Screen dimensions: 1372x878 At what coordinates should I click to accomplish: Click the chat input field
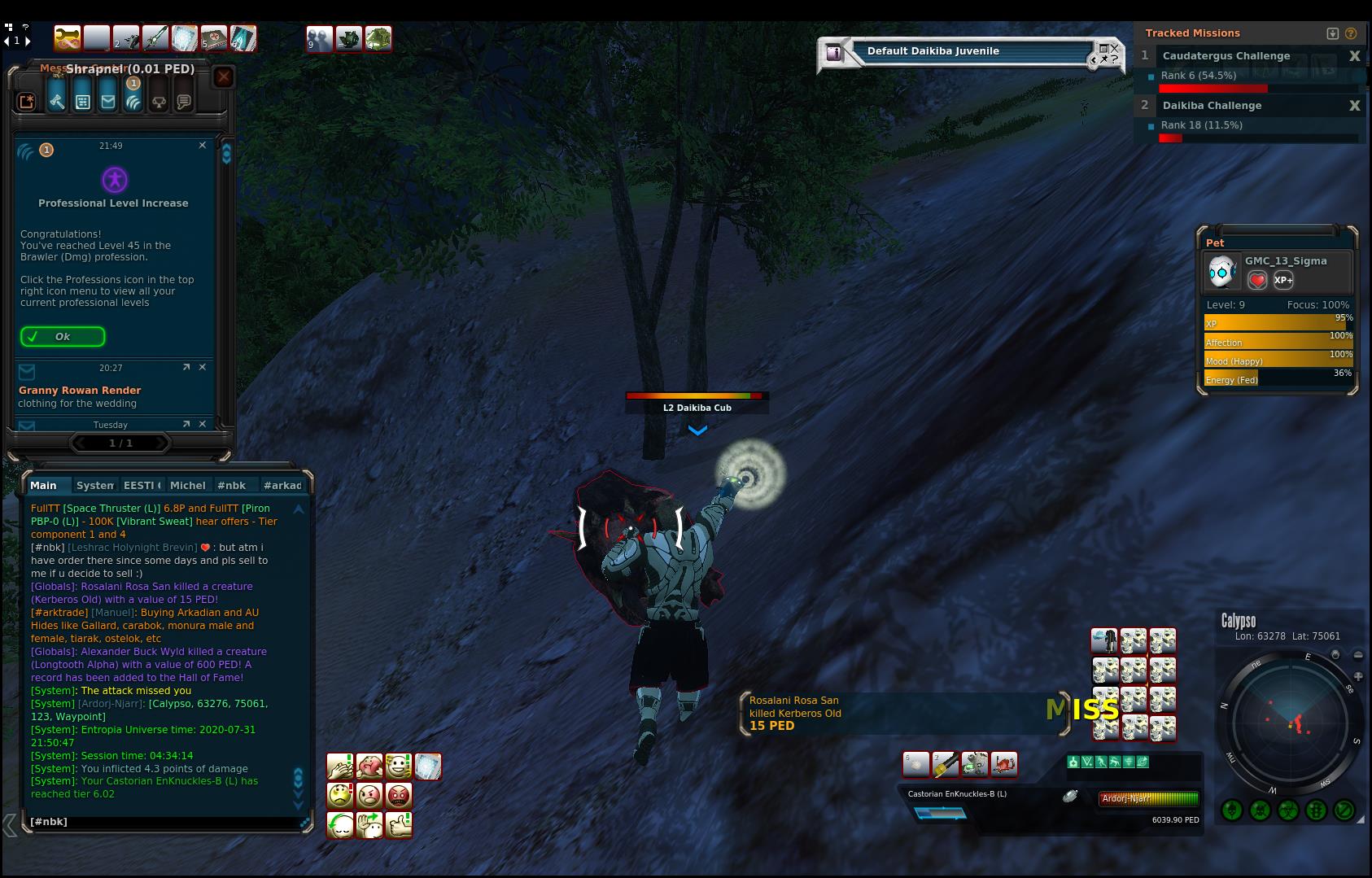pyautogui.click(x=163, y=822)
